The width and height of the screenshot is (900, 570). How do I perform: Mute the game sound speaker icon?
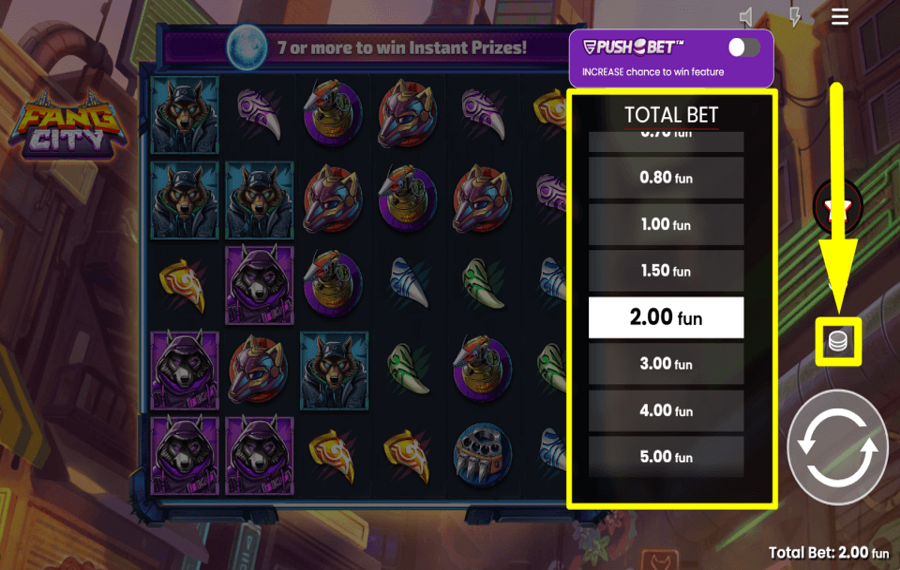coord(747,17)
